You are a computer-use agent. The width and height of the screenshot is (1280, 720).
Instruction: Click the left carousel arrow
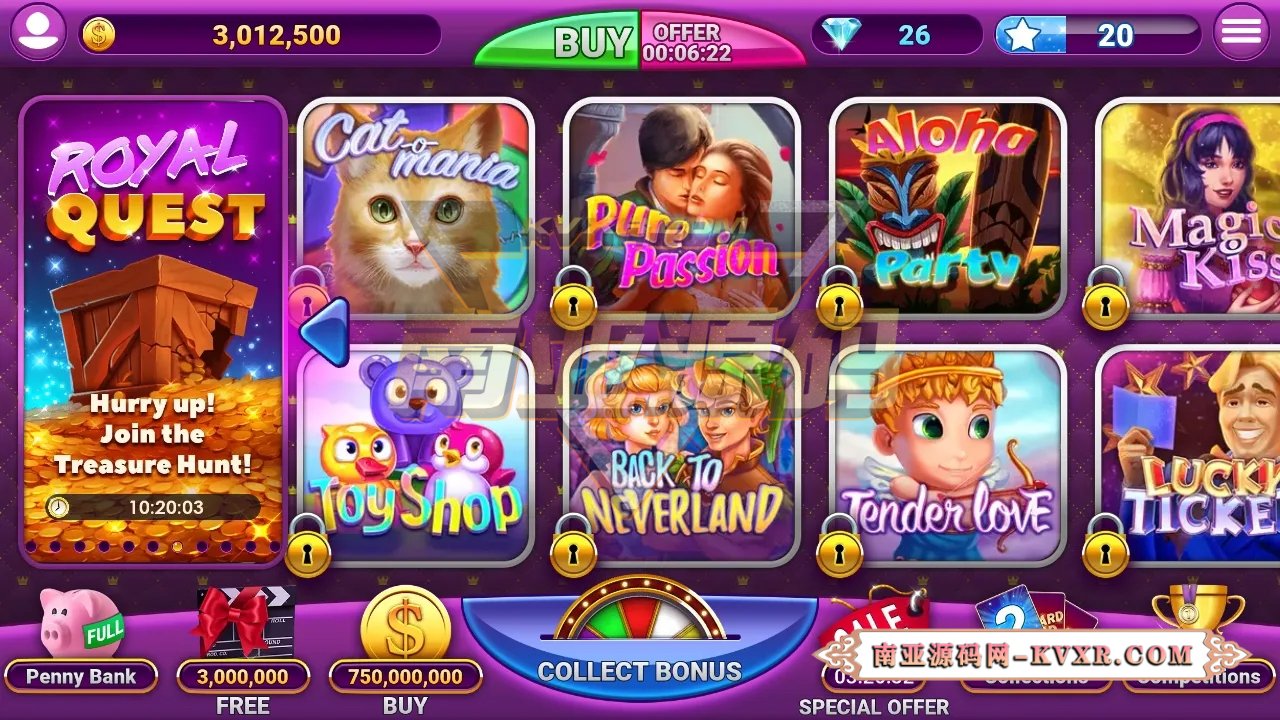point(324,330)
